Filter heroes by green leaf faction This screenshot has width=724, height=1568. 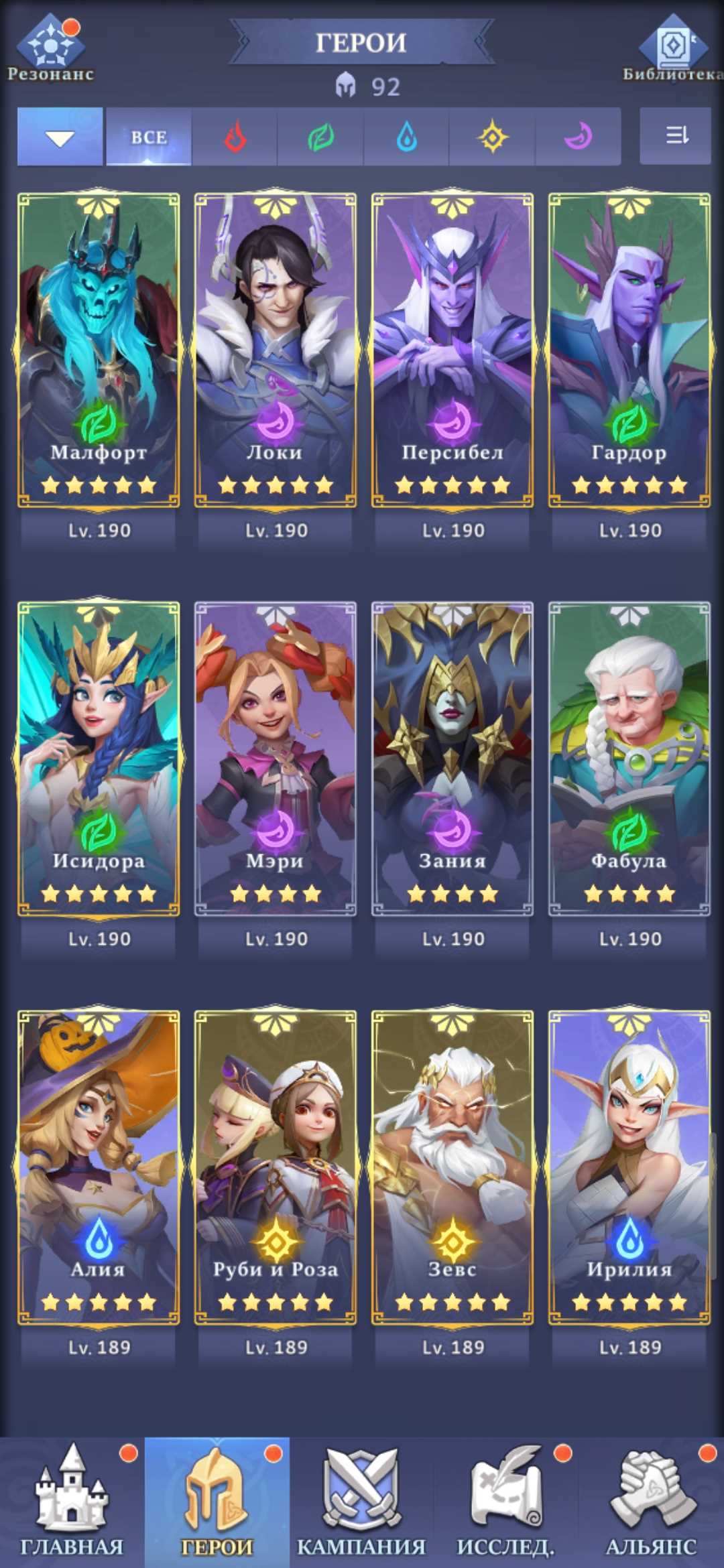pyautogui.click(x=320, y=137)
